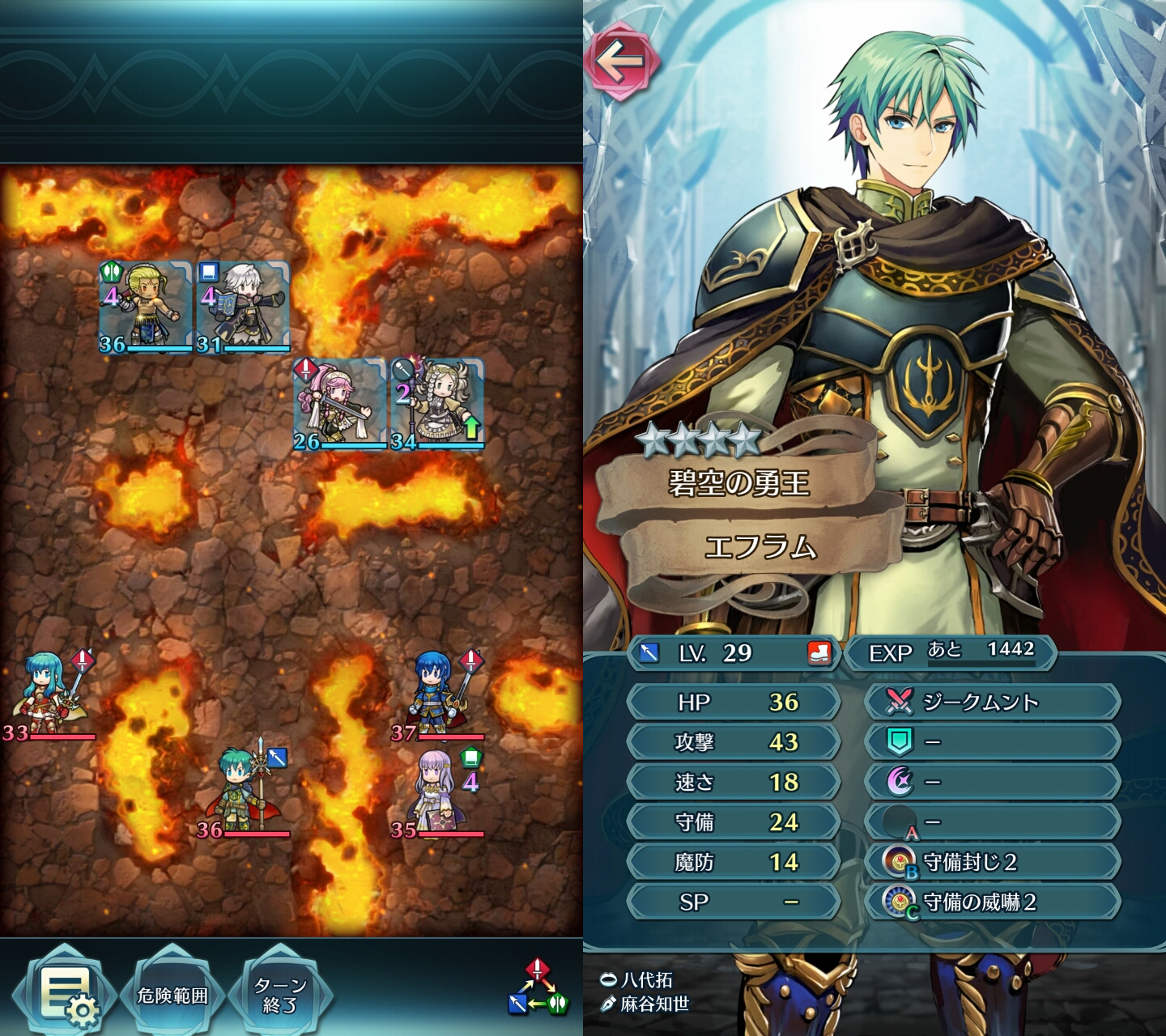The width and height of the screenshot is (1166, 1036).
Task: Tap the 攻撃 attack stat row
Action: pyautogui.click(x=734, y=741)
